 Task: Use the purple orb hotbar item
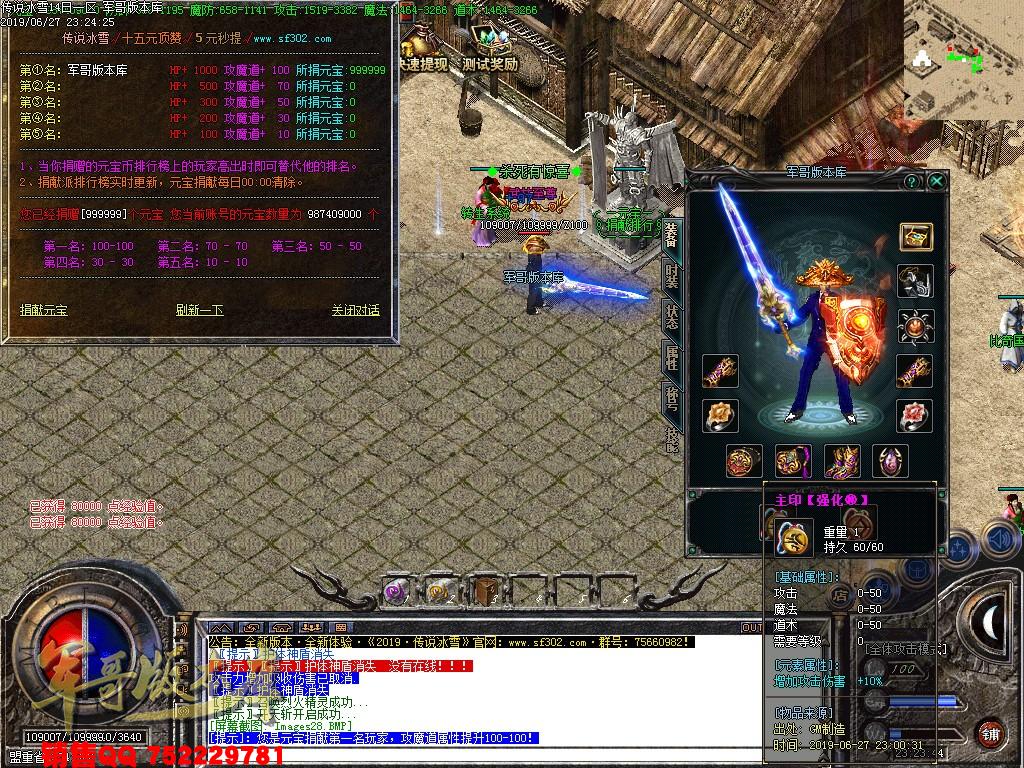[397, 592]
